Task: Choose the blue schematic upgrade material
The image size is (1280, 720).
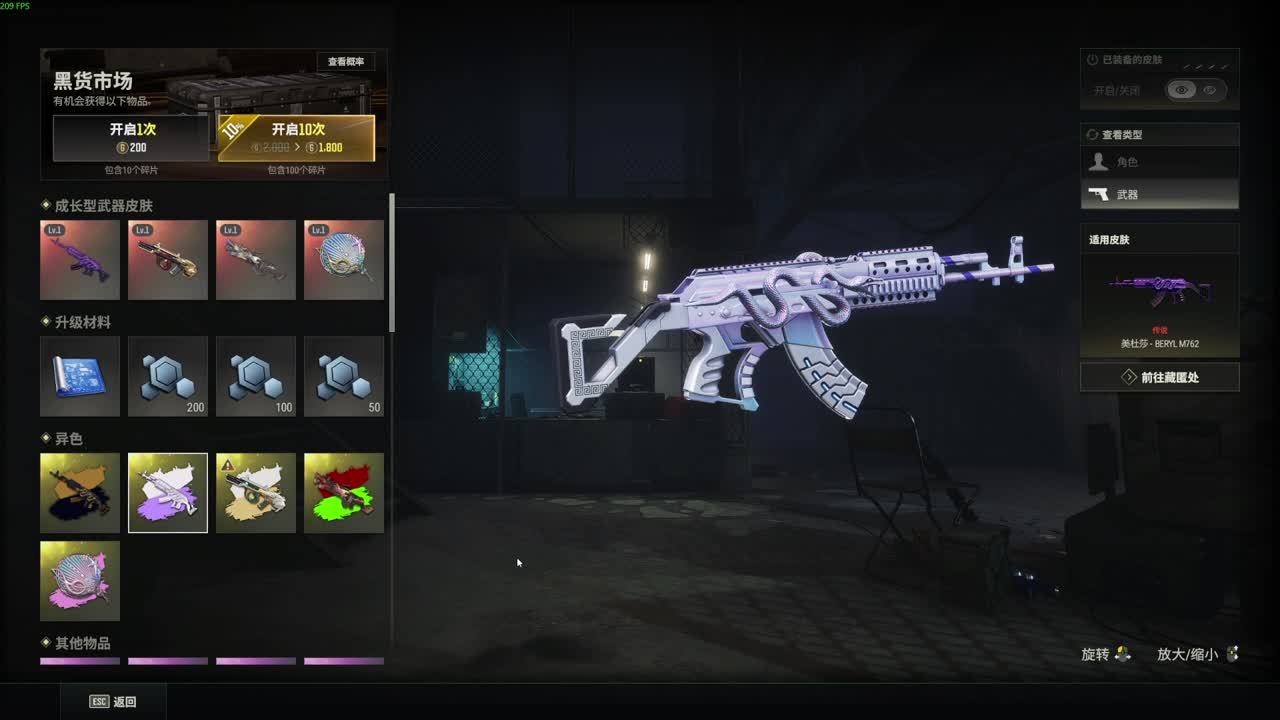Action: (x=80, y=376)
